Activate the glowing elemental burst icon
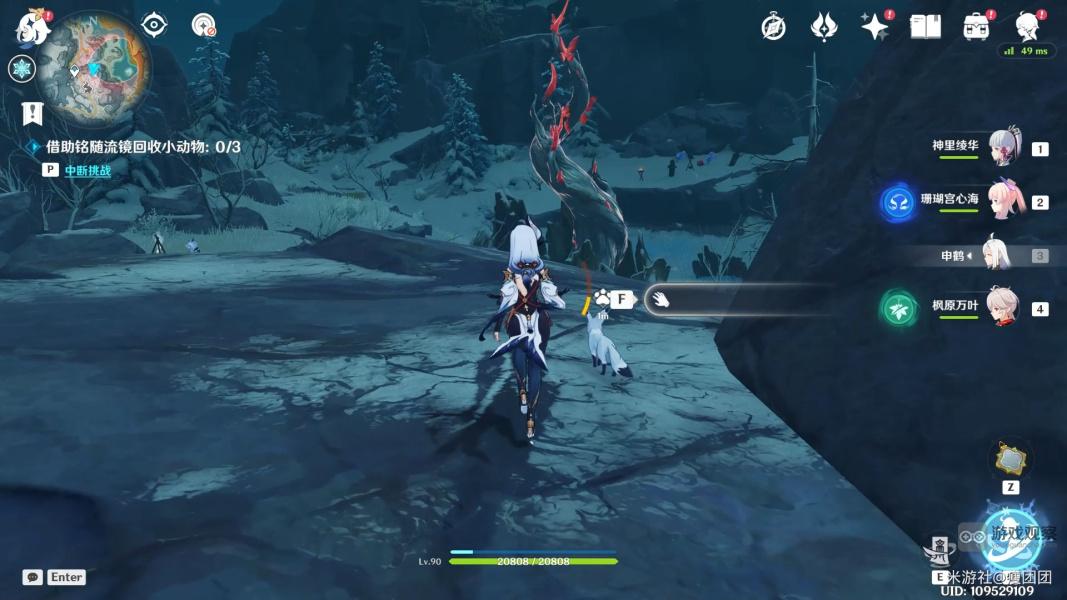Viewport: 1067px width, 600px height. 1012,536
